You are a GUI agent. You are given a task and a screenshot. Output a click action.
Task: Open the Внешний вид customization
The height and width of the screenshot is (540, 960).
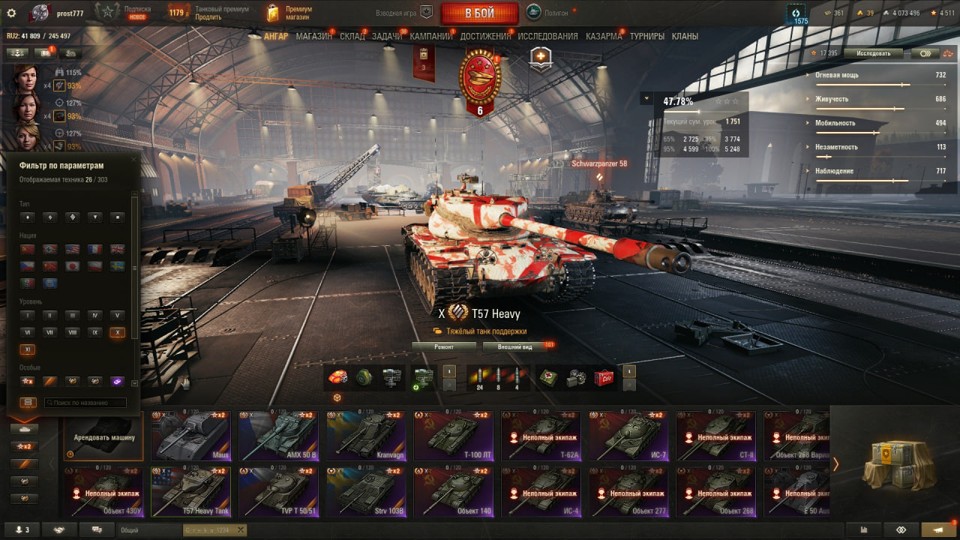[x=514, y=347]
